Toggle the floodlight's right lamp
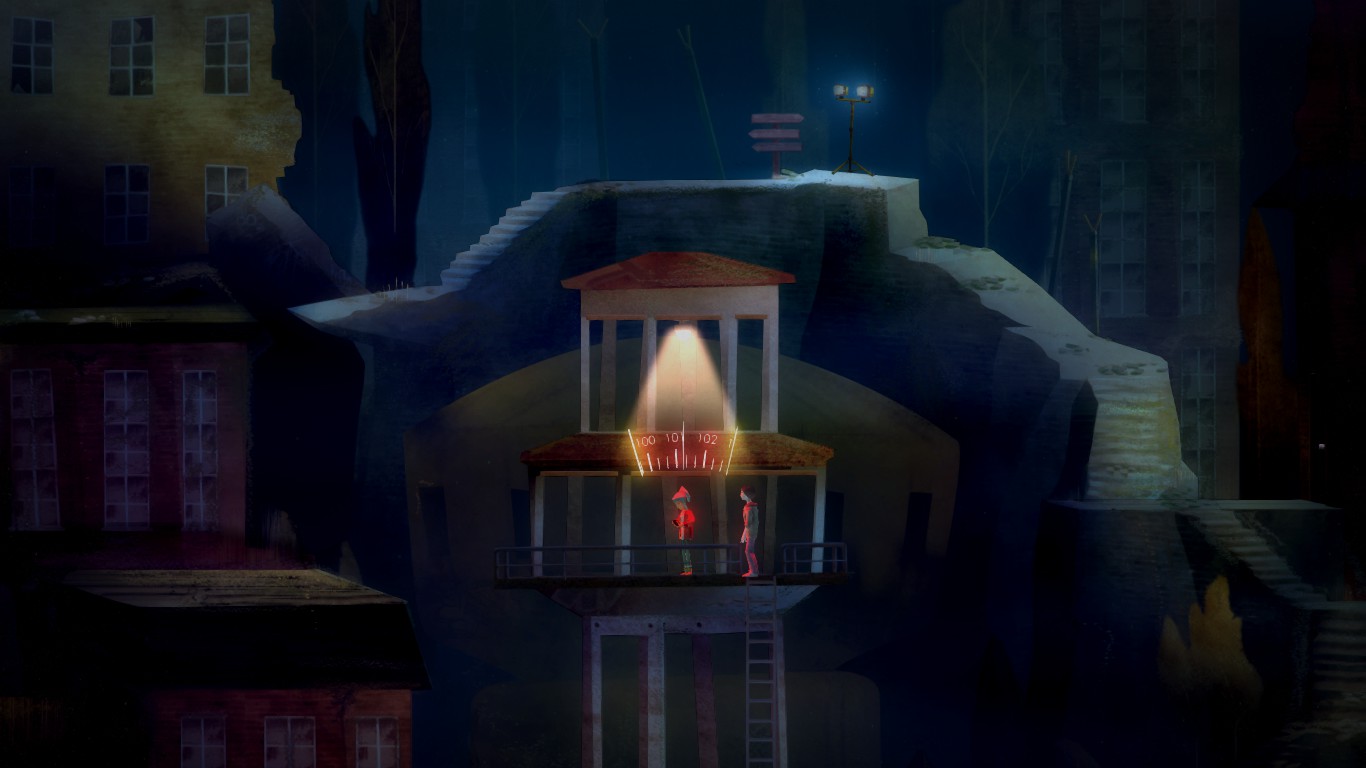Screen dimensions: 1366x768 click(863, 91)
